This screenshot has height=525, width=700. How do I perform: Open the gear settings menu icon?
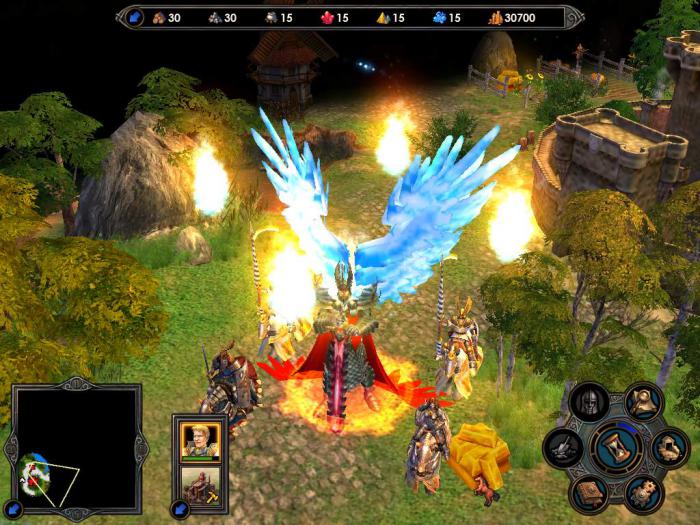pyautogui.click(x=642, y=492)
